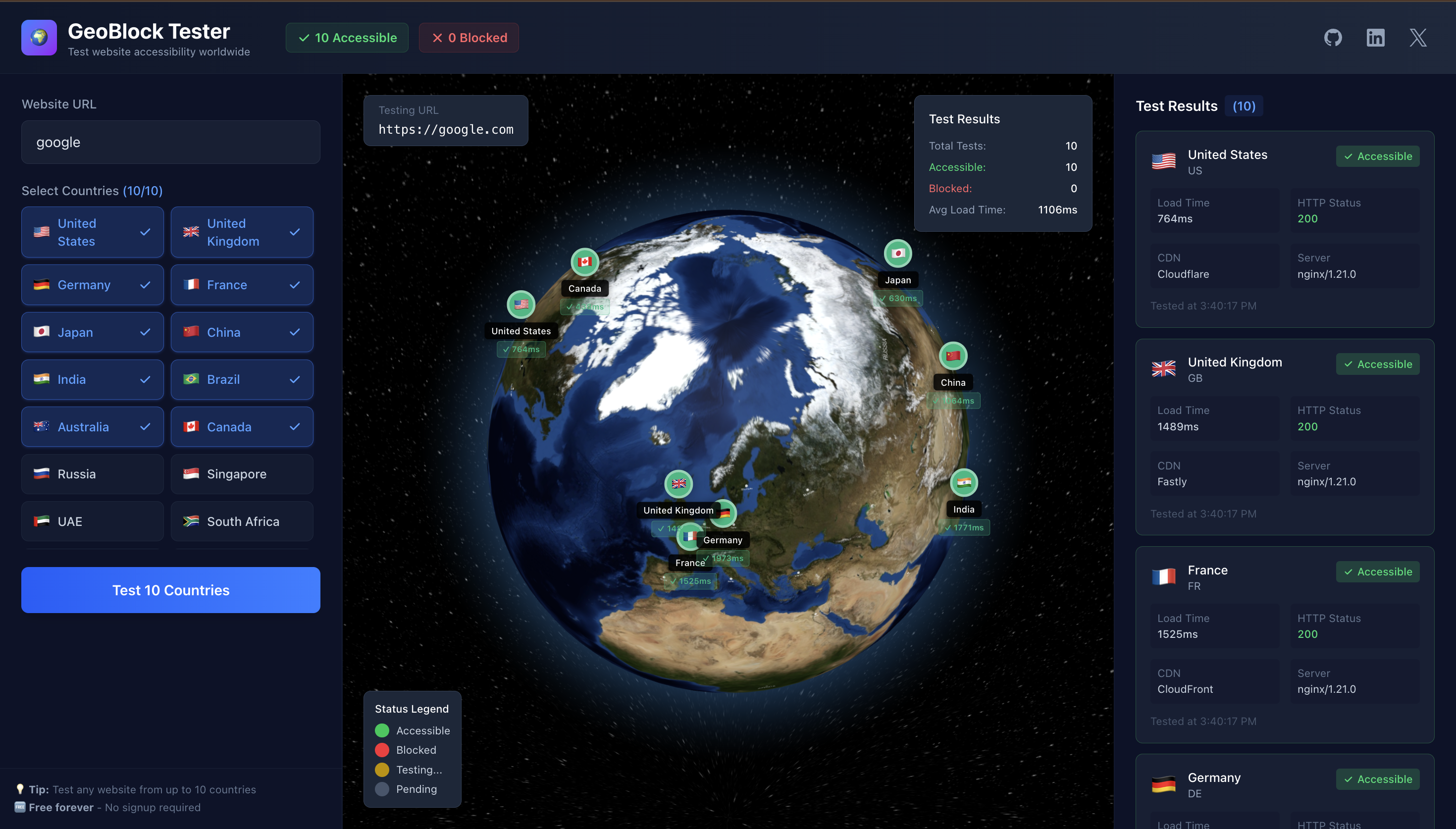Screen dimensions: 1456x829
Task: Select the Japan marker on the globe
Action: pyautogui.click(x=898, y=254)
